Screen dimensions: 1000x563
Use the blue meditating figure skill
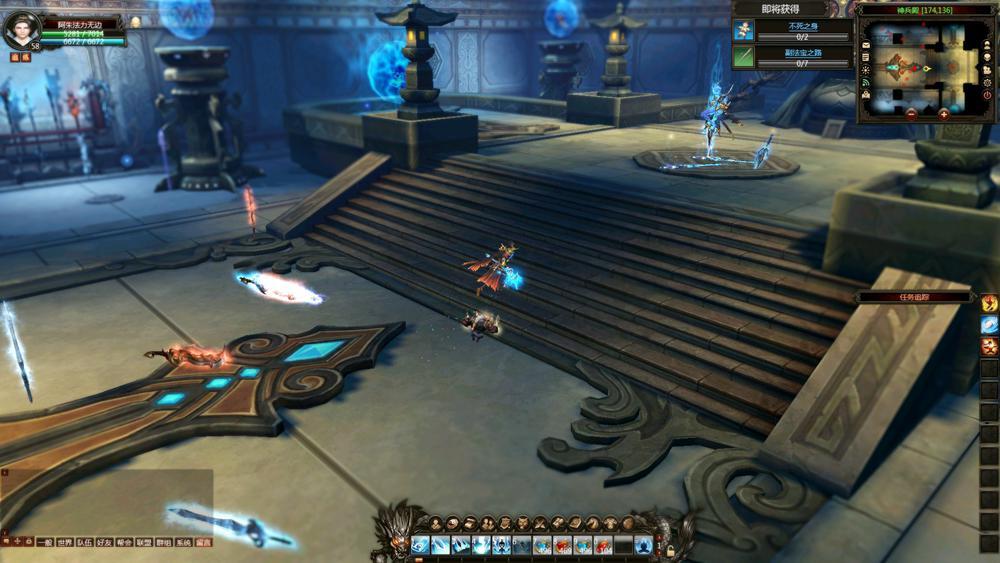[643, 545]
